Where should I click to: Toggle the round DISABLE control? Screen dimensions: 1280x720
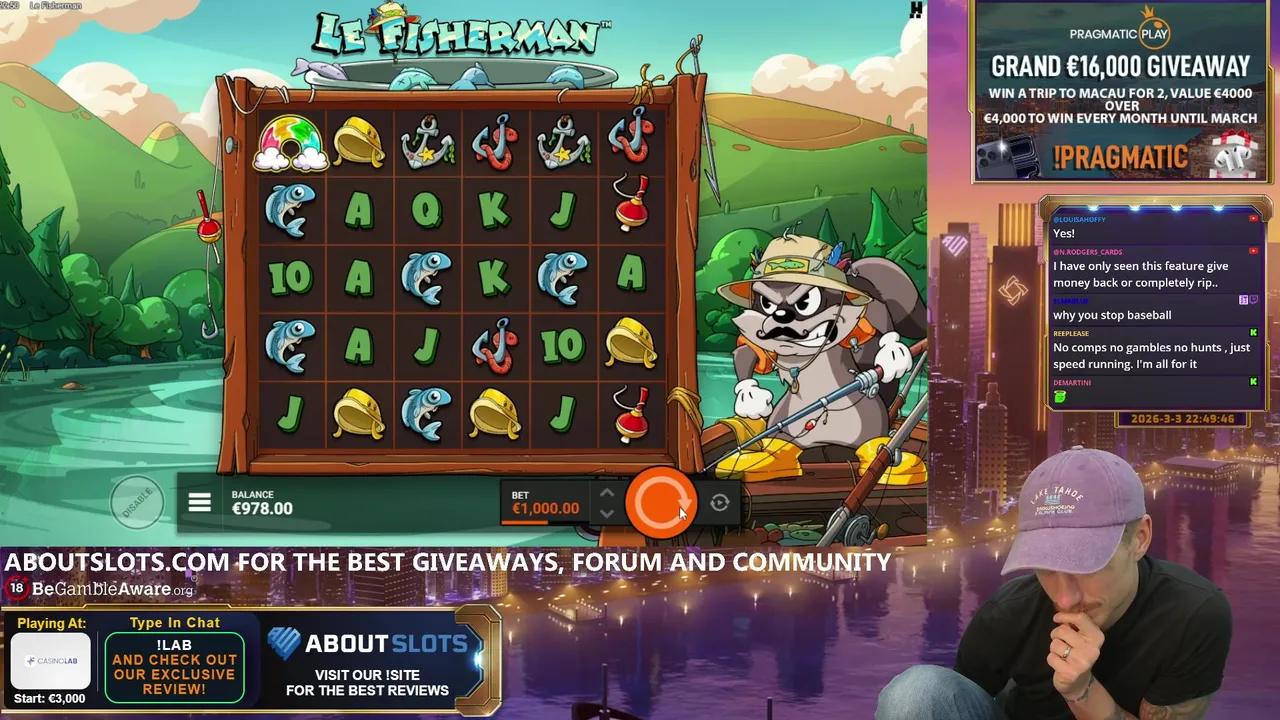click(138, 503)
